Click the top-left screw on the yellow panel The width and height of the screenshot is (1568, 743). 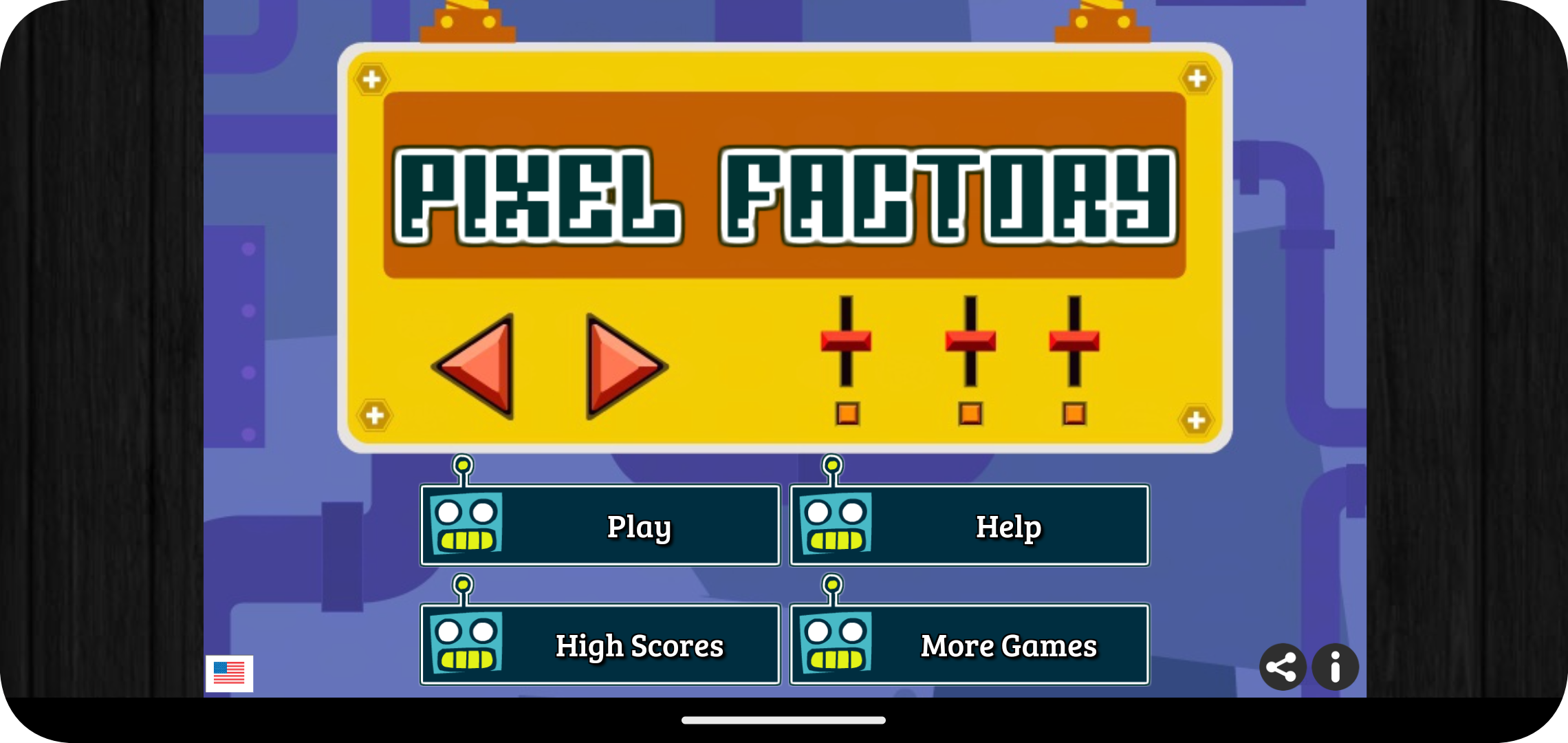(372, 78)
